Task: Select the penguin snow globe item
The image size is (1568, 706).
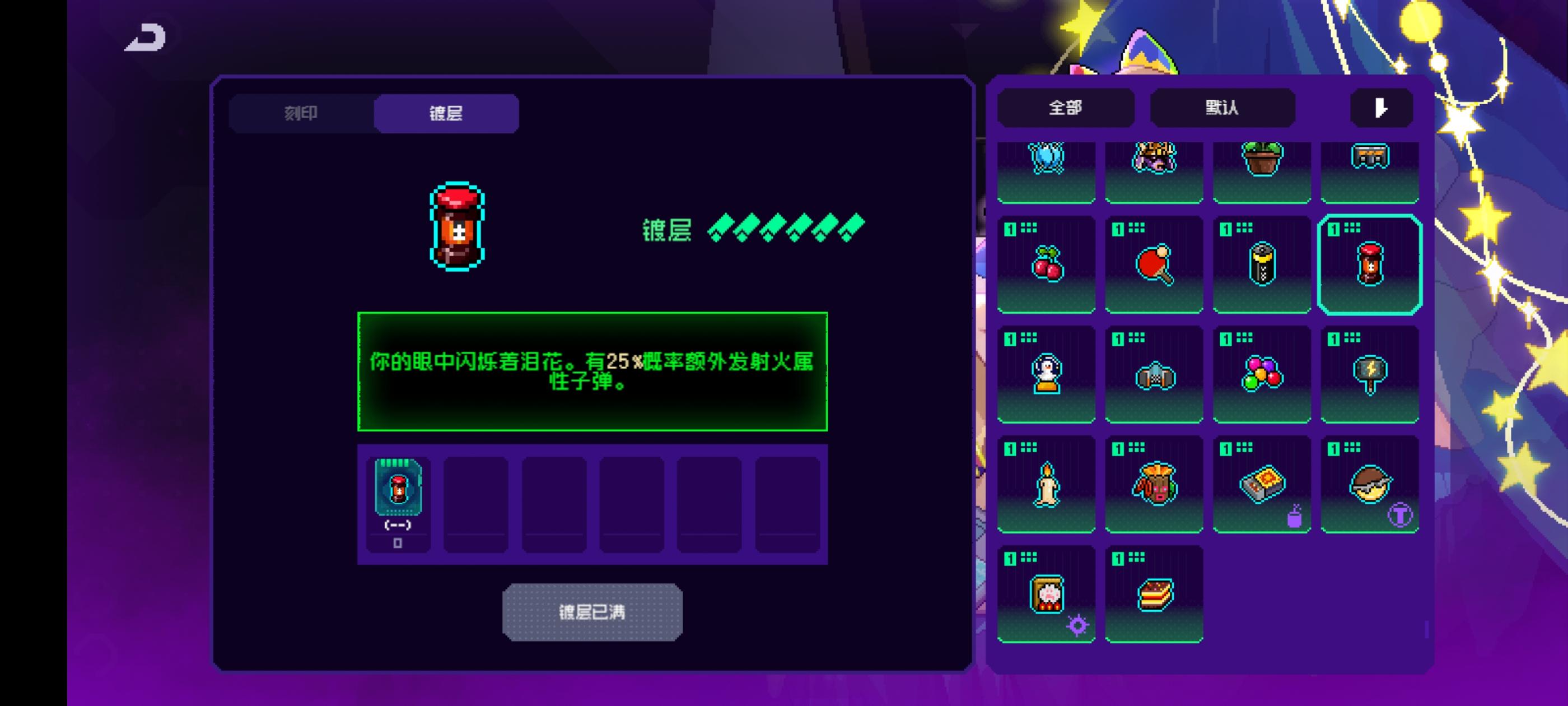Action: coord(1047,375)
